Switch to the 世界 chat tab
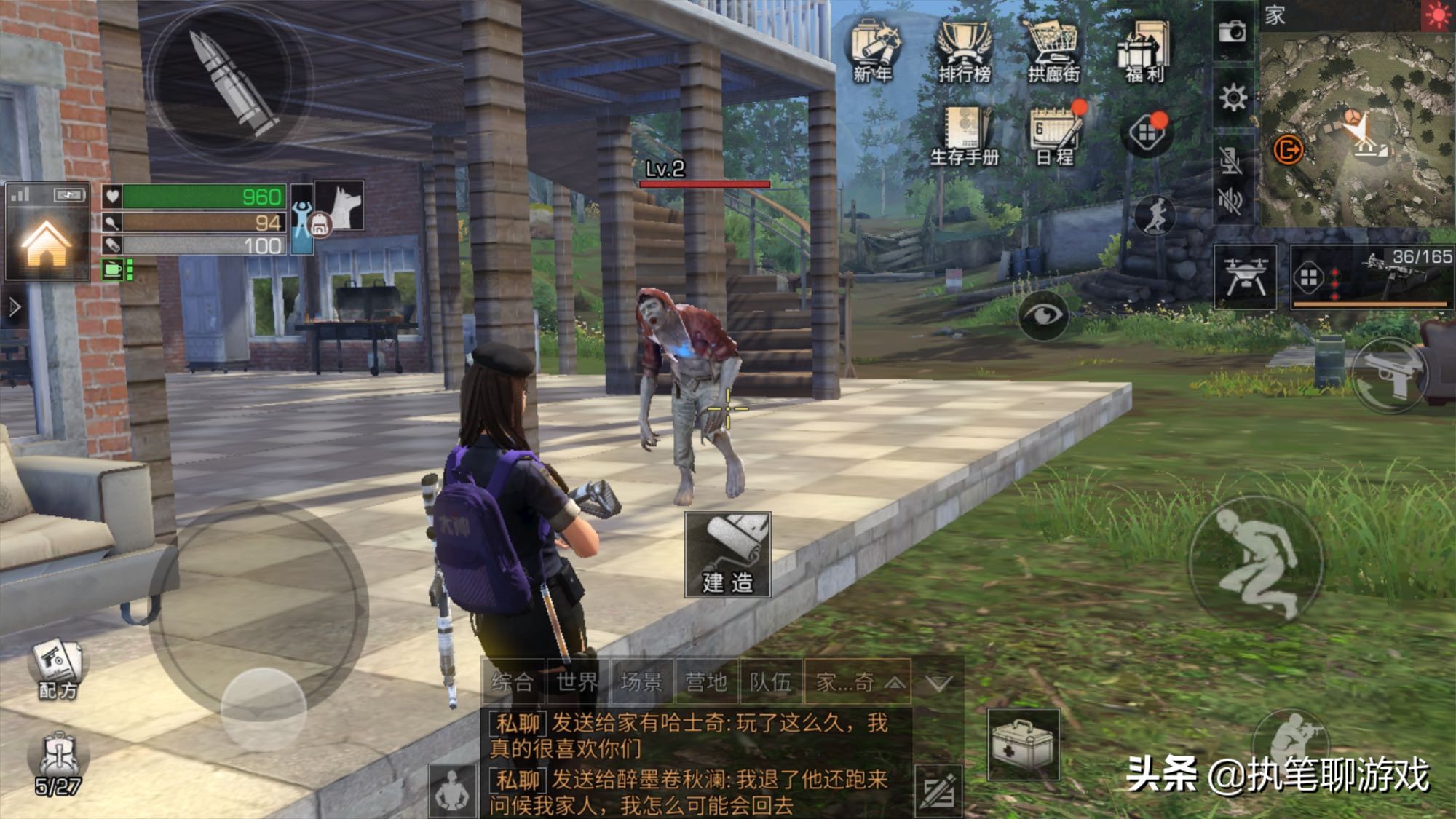The width and height of the screenshot is (1456, 819). [x=577, y=682]
